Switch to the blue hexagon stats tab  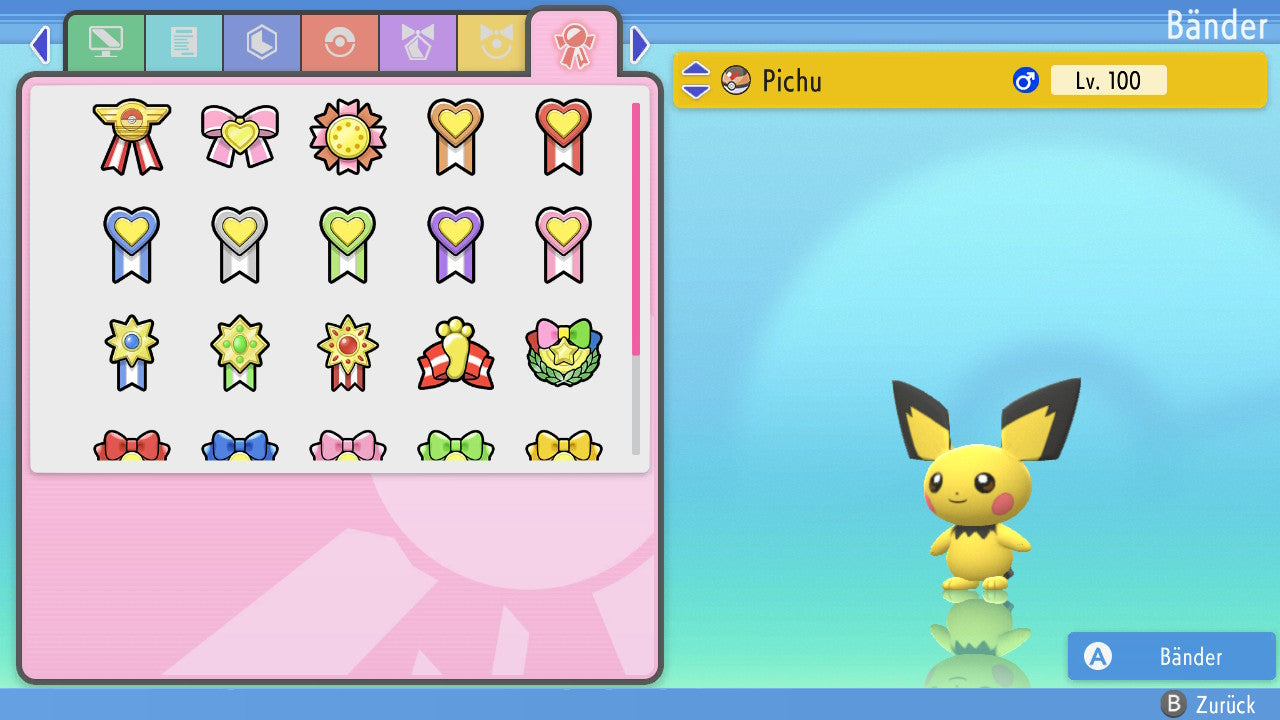coord(261,42)
